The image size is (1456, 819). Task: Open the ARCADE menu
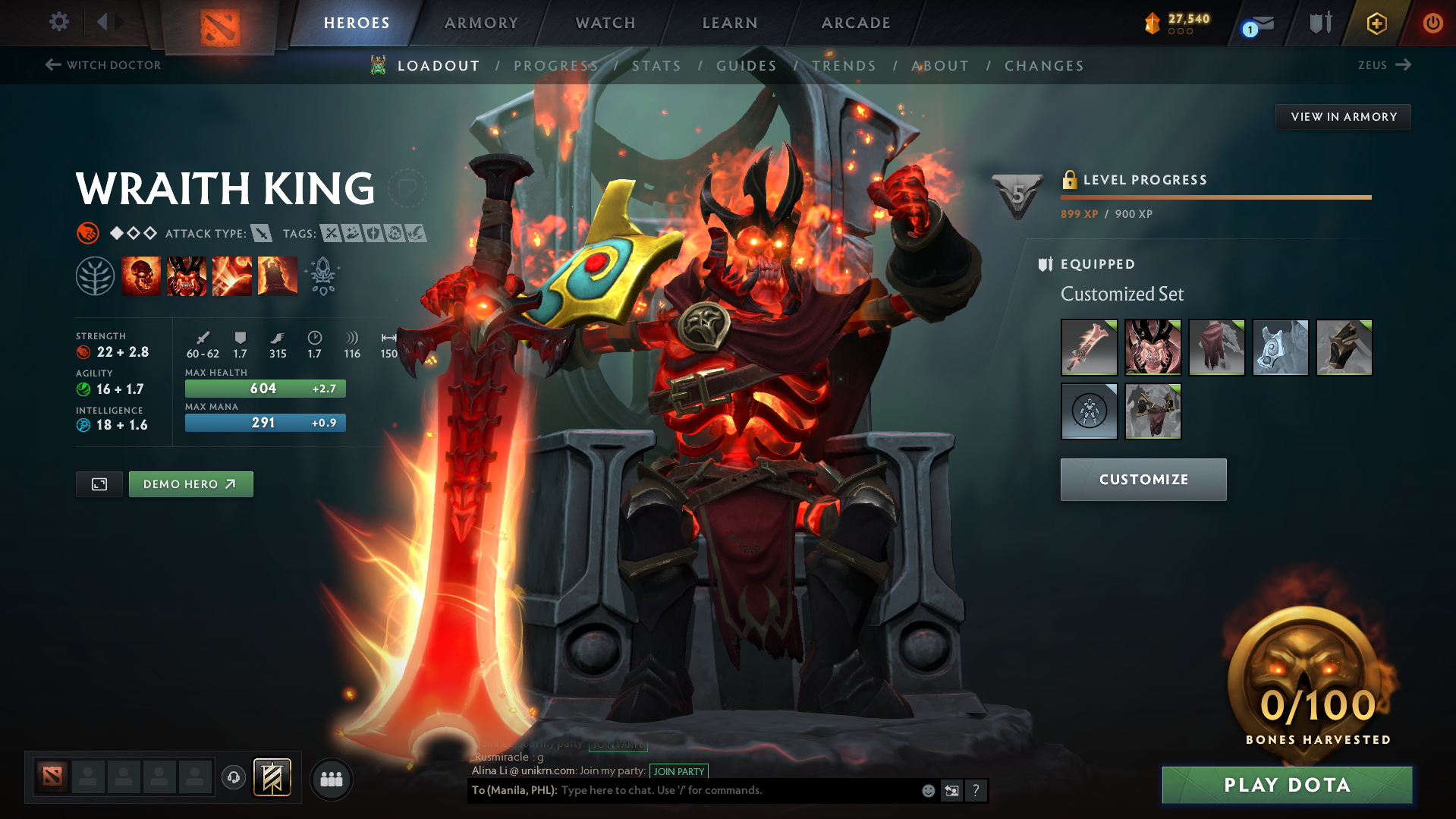click(855, 23)
